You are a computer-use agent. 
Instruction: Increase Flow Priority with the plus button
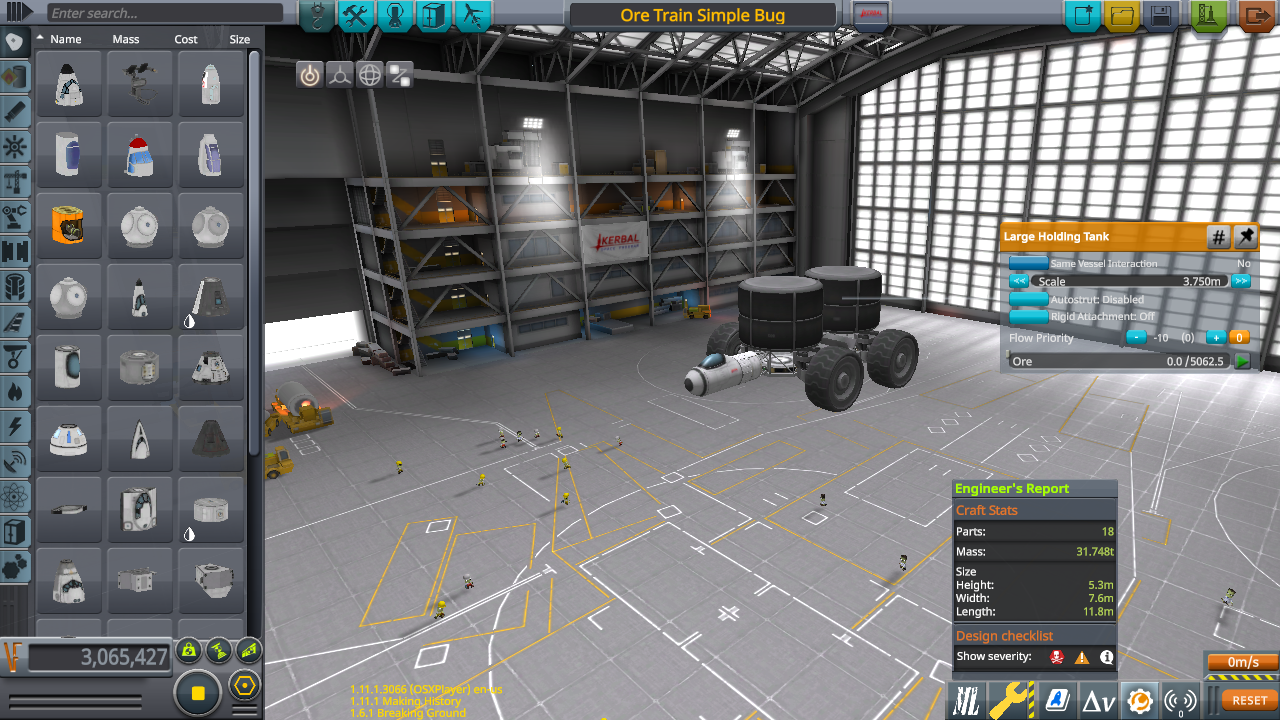[1215, 338]
